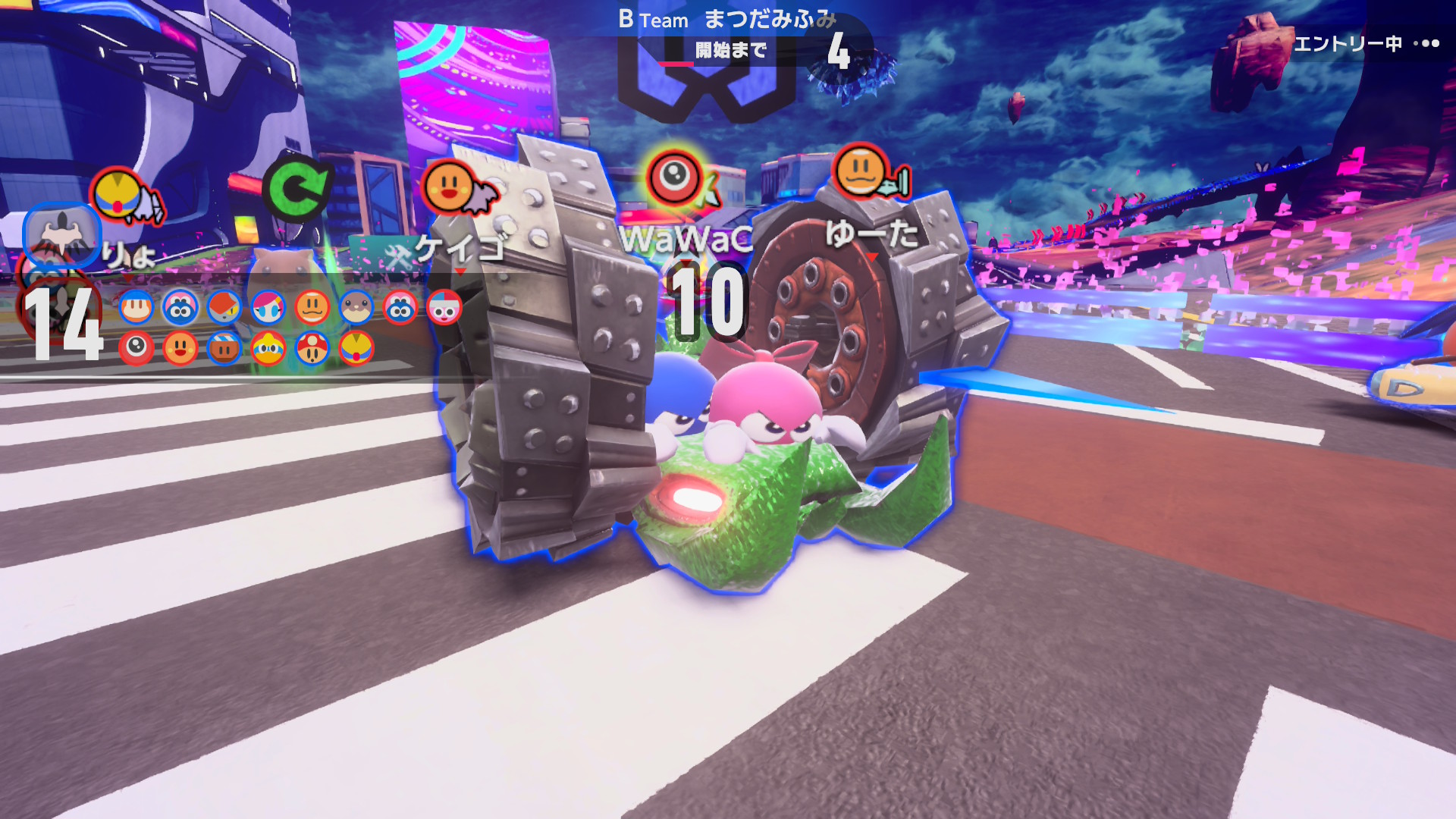Pick the red-bordered Gooey roster icon
1456x819 pixels.
400,308
